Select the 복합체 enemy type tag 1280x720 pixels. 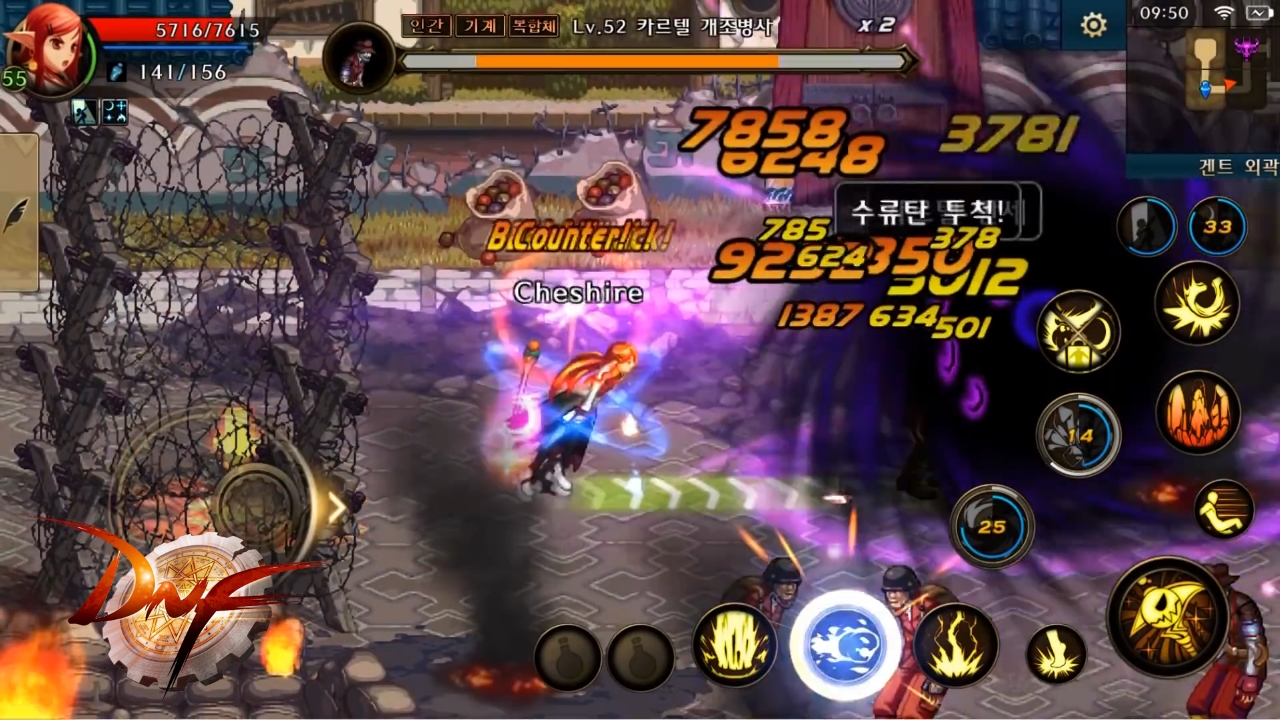tap(534, 27)
